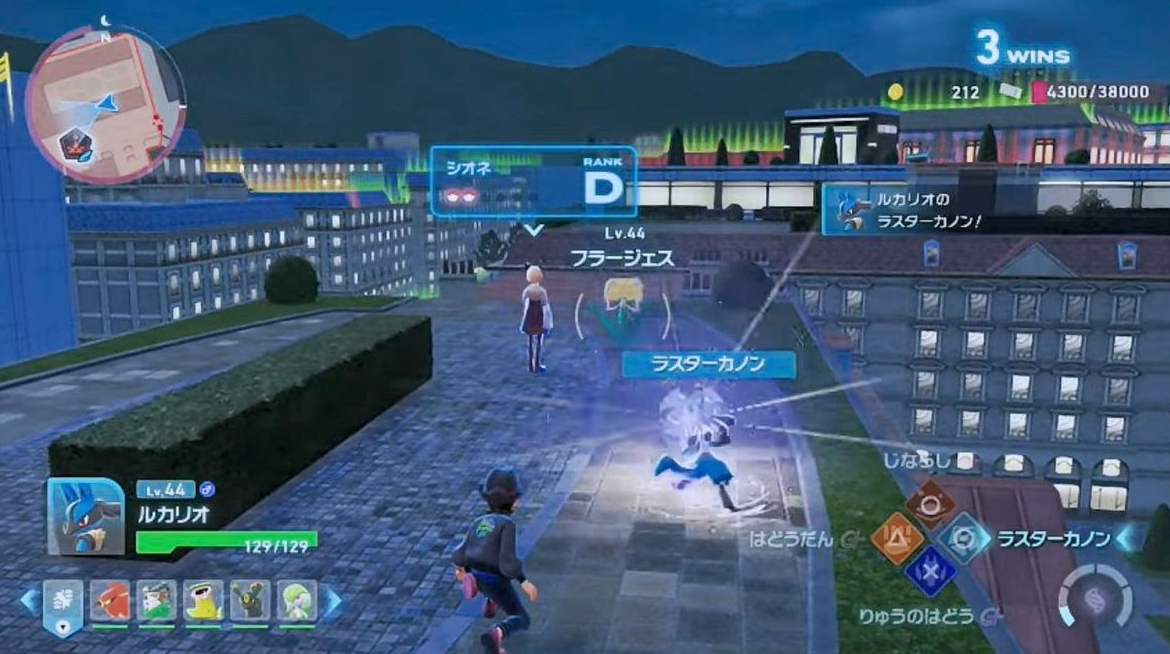Select the りゅうのはどう move
Viewport: 1170px width, 654px height.
coord(930,573)
